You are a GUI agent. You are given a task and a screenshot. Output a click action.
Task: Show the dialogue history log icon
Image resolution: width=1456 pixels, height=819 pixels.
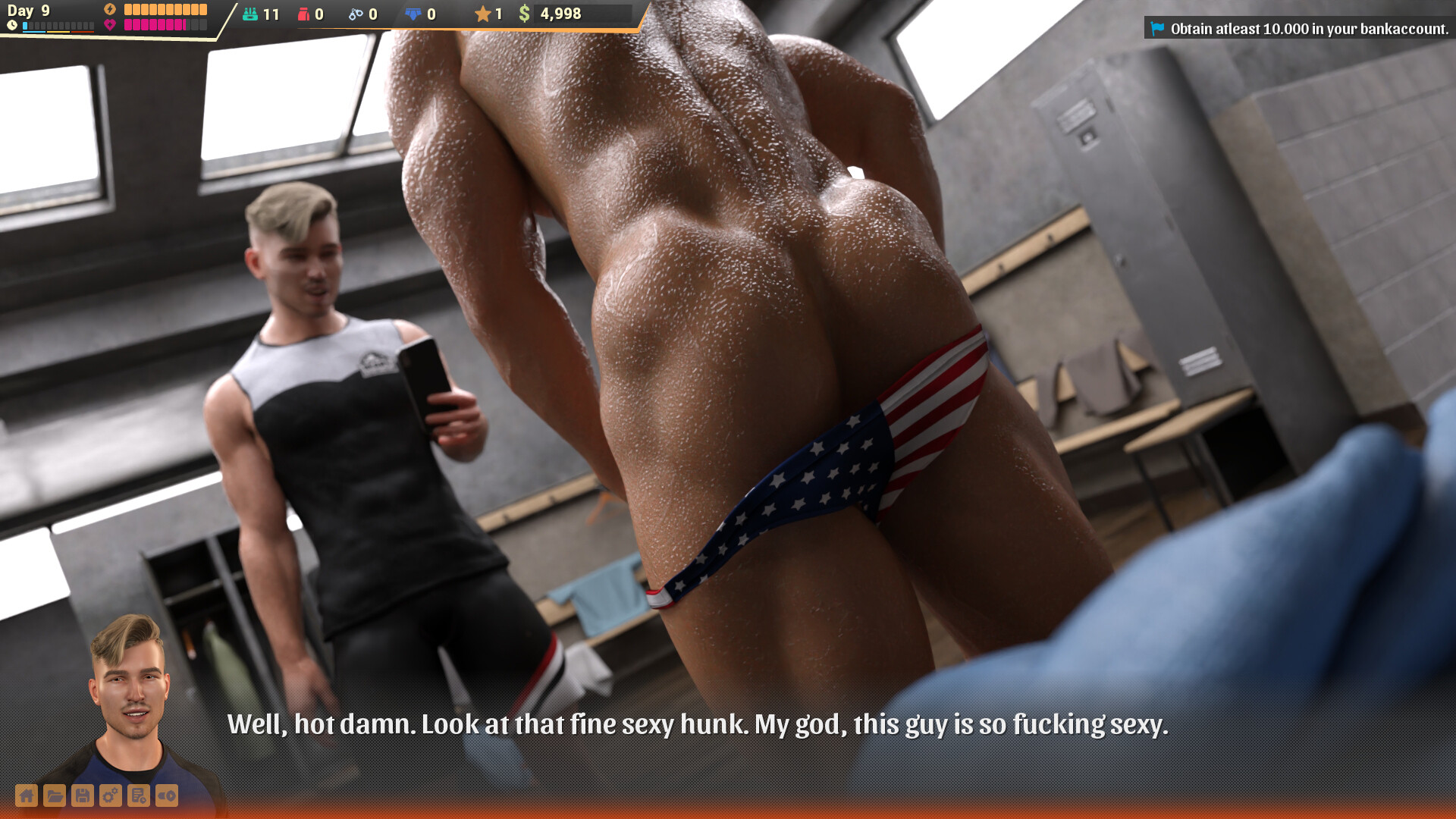139,795
